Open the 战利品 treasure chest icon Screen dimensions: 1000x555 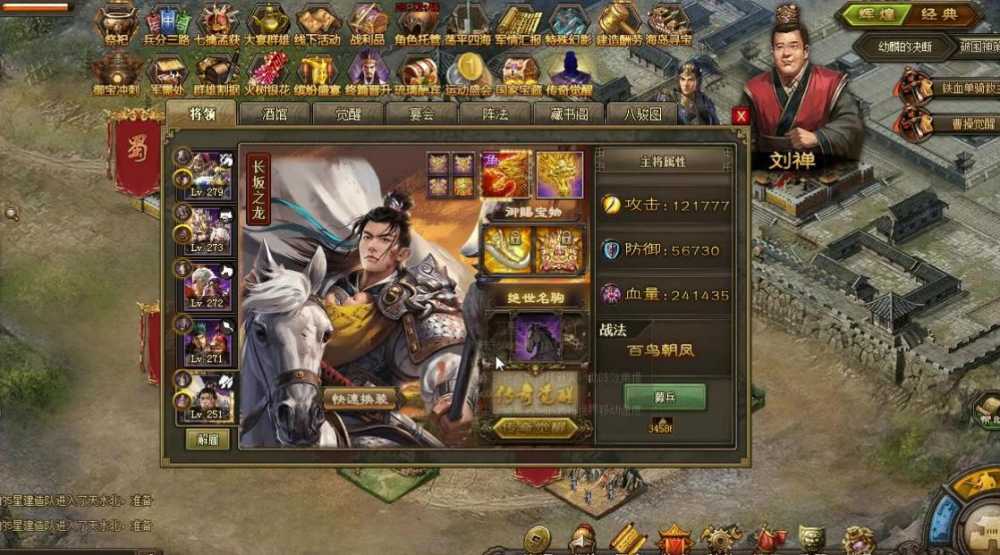[368, 24]
